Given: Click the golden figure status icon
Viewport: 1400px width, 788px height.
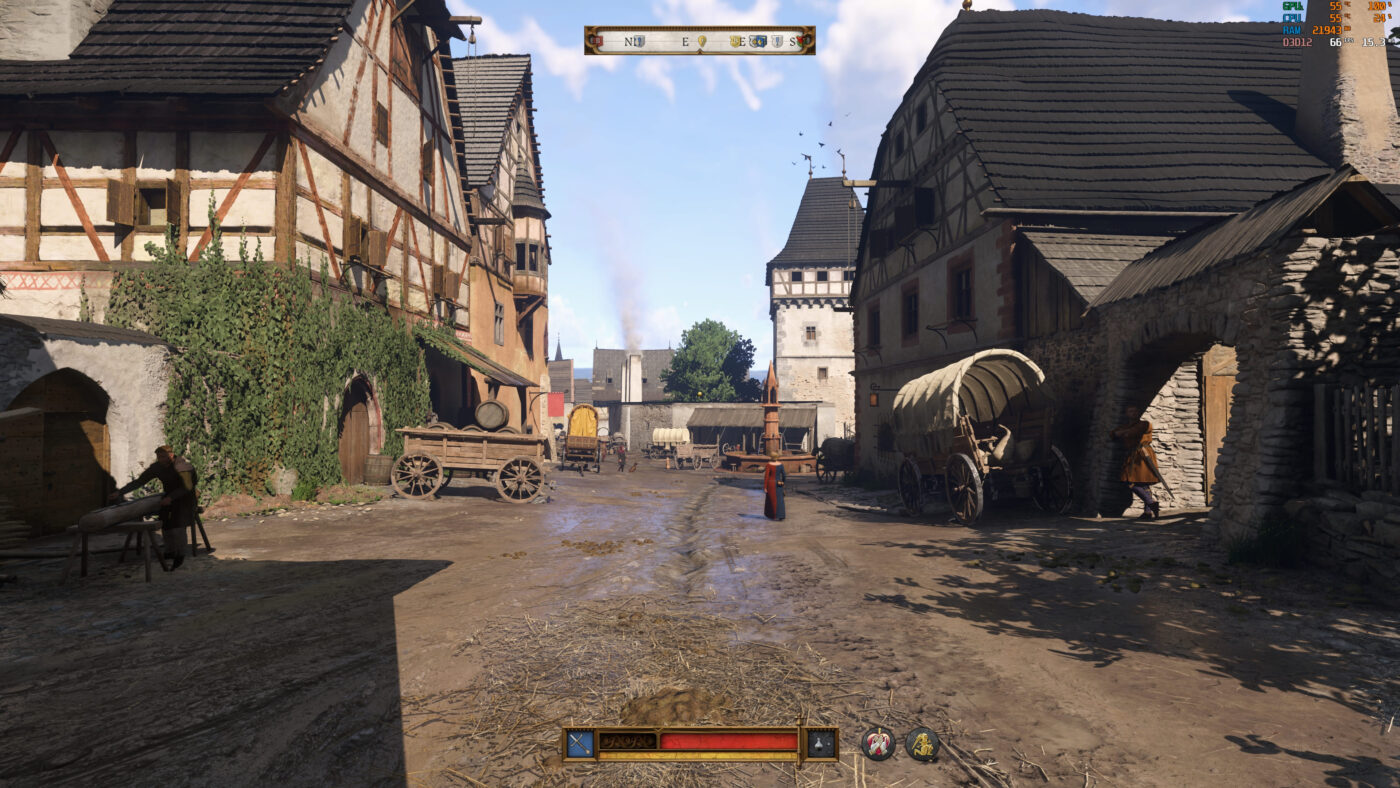Looking at the screenshot, I should 922,744.
